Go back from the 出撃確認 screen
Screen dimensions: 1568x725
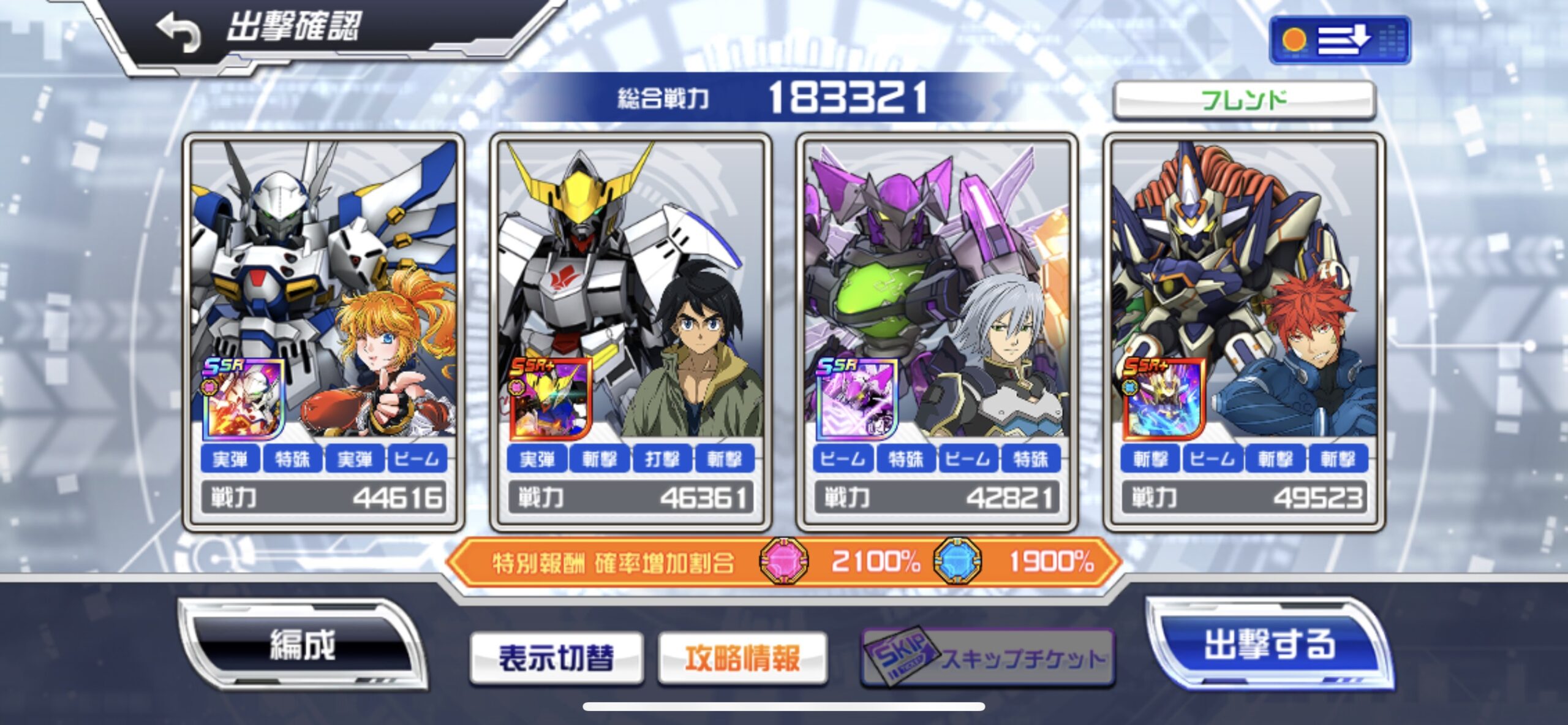(178, 32)
